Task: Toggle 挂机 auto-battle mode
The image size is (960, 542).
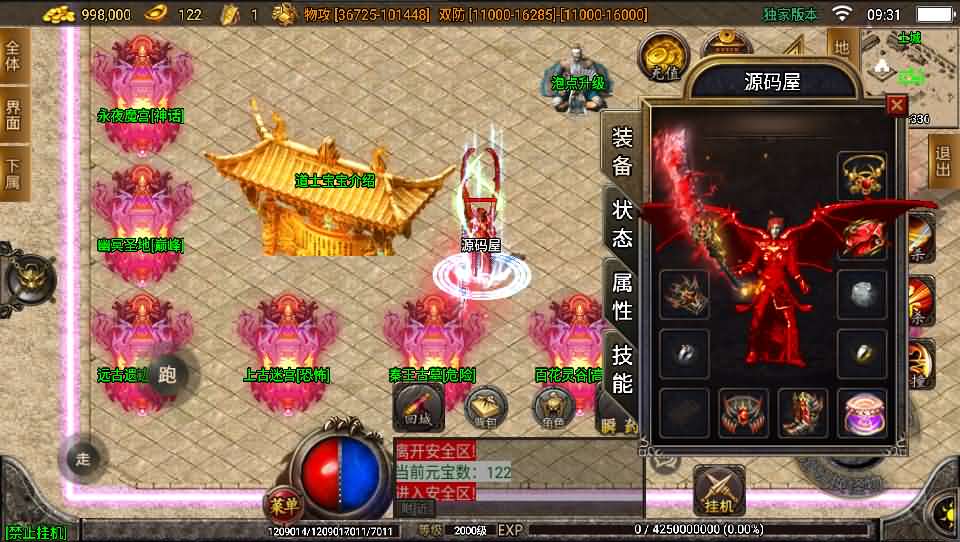Action: point(718,490)
